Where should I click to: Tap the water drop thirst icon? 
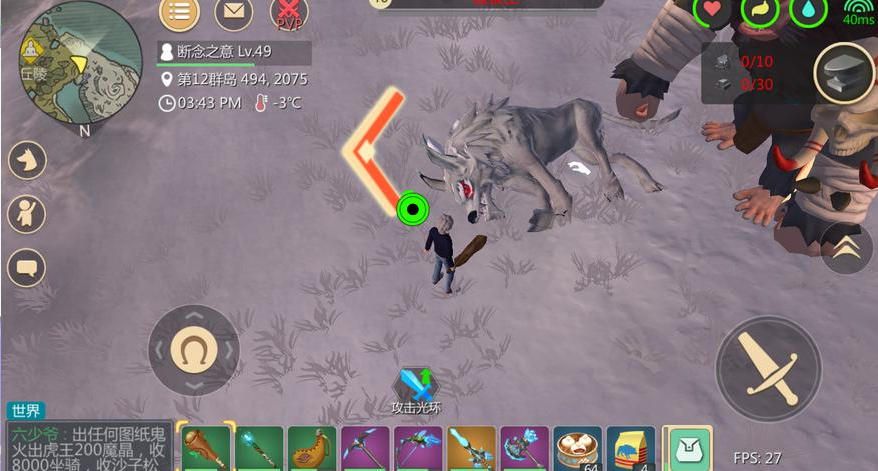pos(809,10)
